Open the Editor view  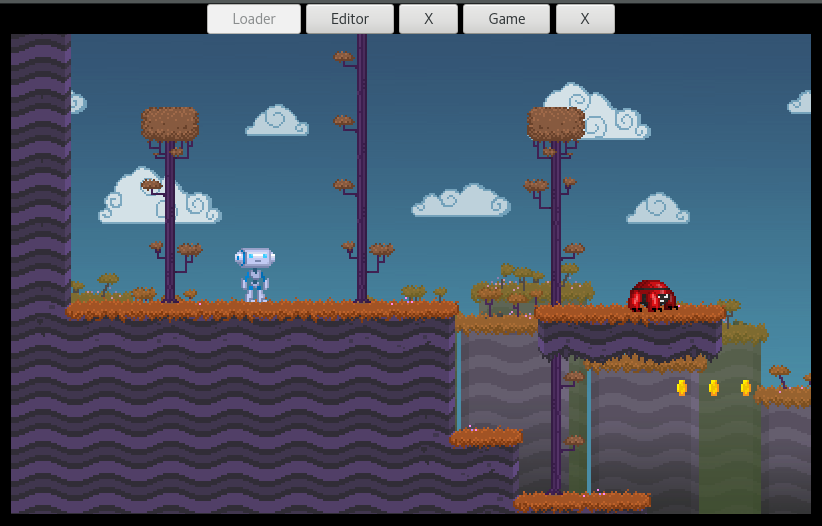point(350,19)
